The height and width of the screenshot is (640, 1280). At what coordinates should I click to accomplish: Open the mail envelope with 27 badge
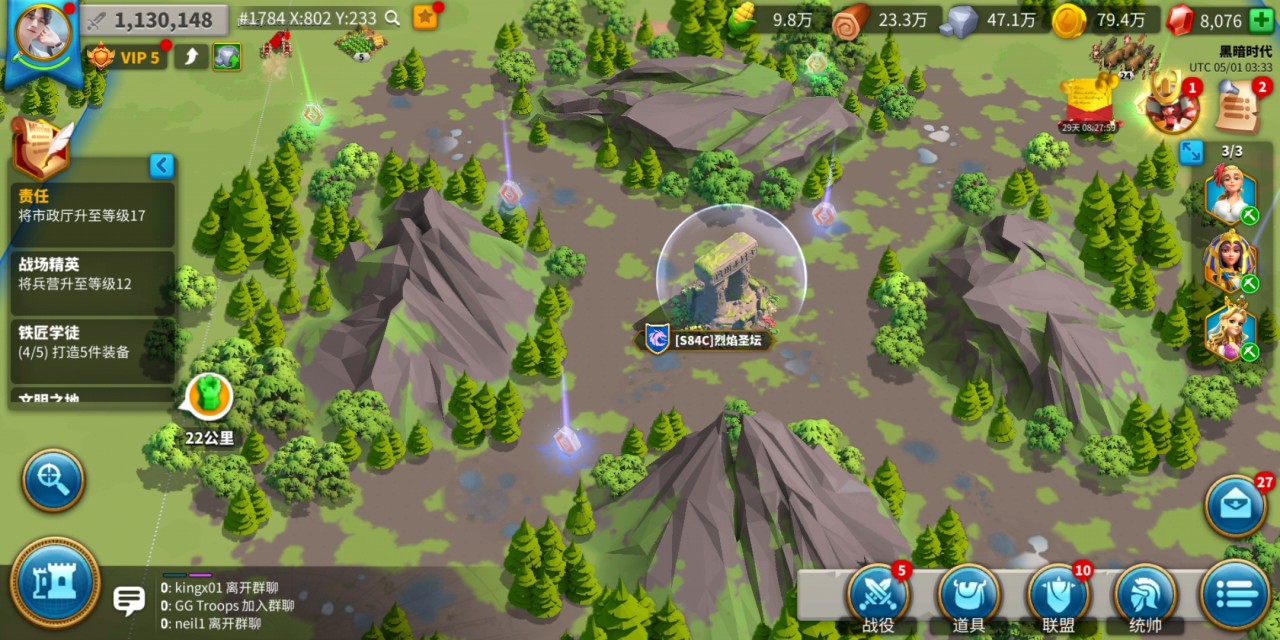point(1236,507)
